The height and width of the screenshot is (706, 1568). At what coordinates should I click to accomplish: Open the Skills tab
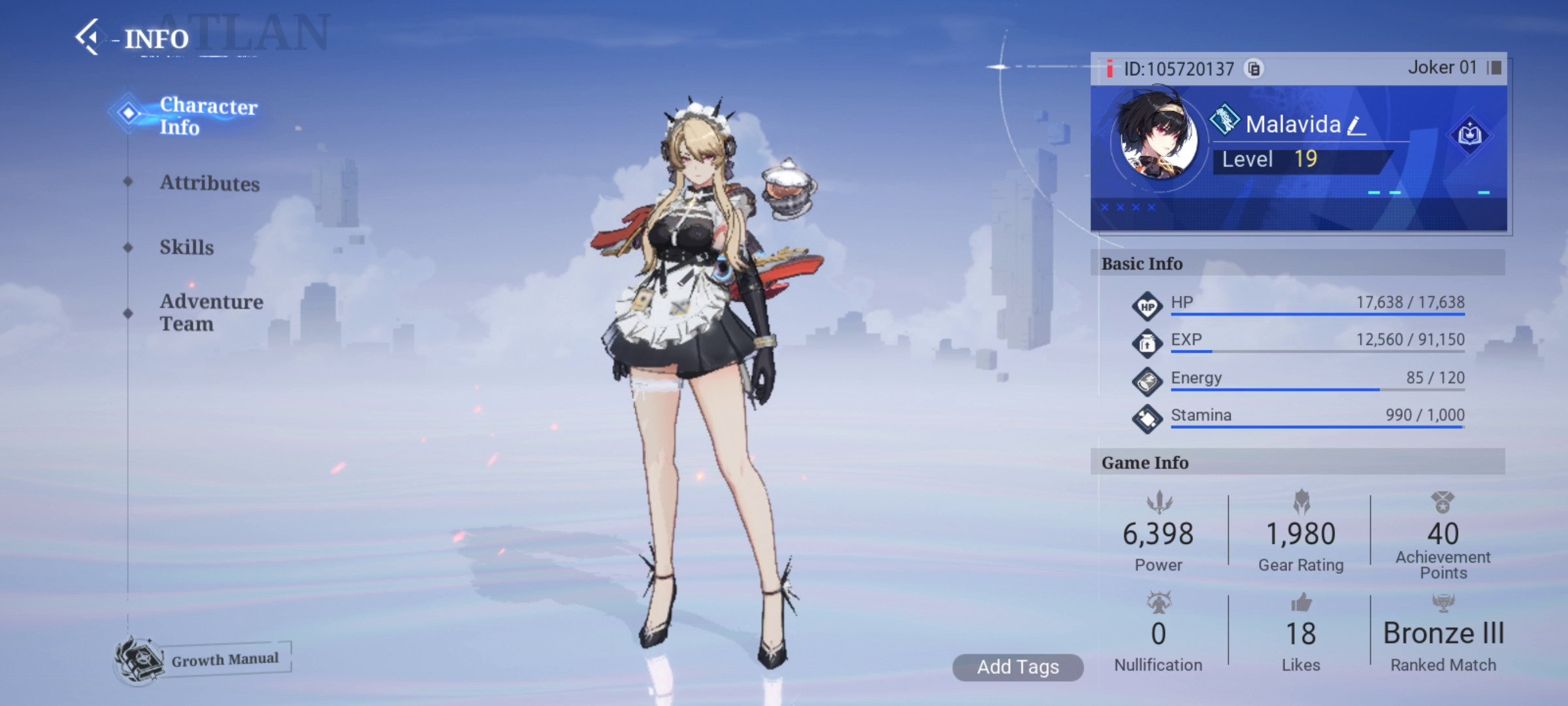pyautogui.click(x=187, y=247)
